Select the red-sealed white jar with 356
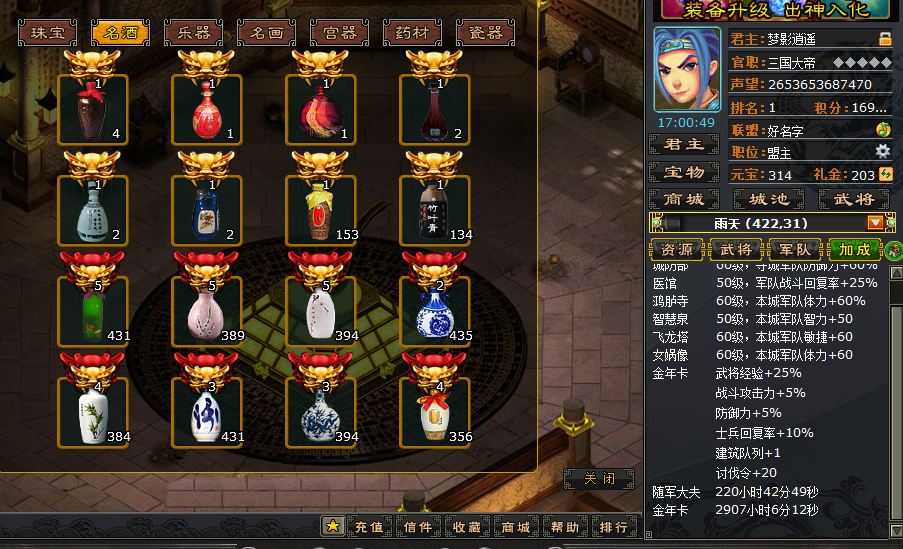The width and height of the screenshot is (903, 549). pyautogui.click(x=435, y=412)
